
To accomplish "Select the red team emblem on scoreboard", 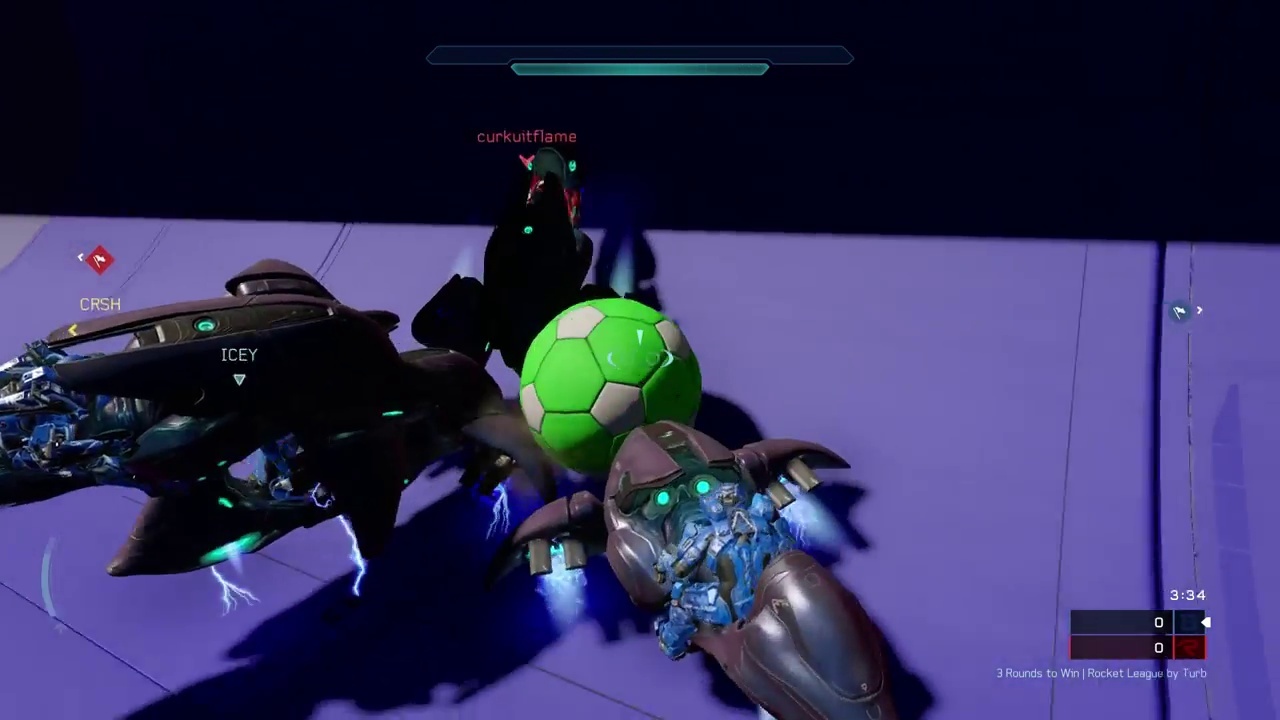I will tap(1189, 647).
